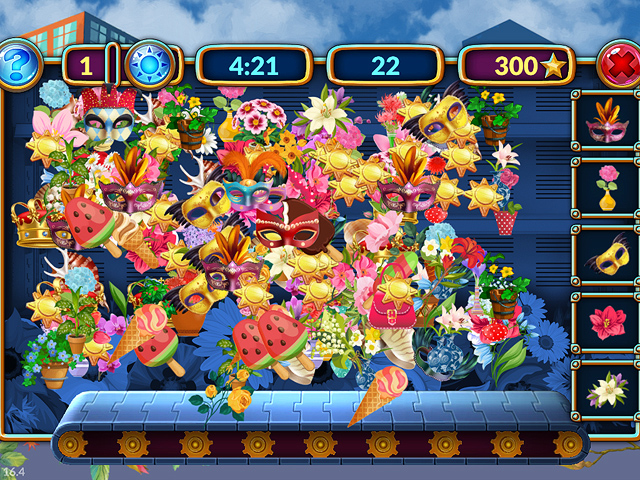Close the level with the red X
This screenshot has height=480, width=640.
click(x=619, y=66)
